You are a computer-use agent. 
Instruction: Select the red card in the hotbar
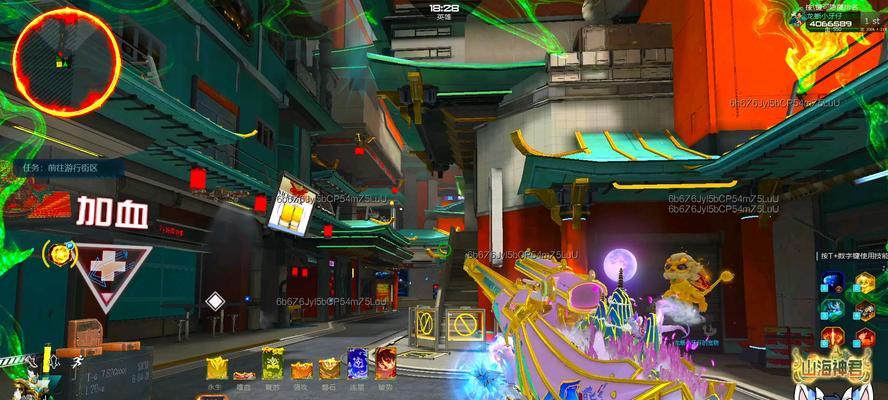[385, 364]
